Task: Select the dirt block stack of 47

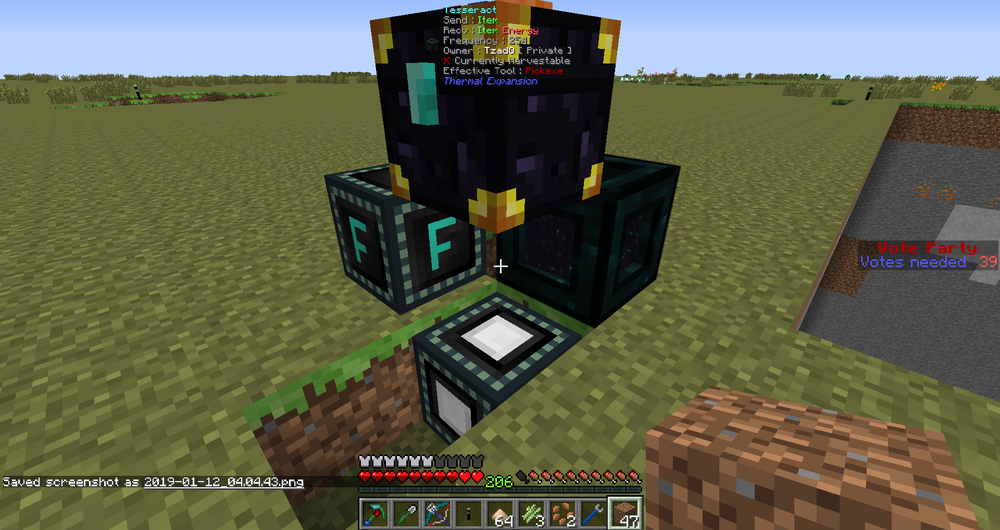Action: 624,513
